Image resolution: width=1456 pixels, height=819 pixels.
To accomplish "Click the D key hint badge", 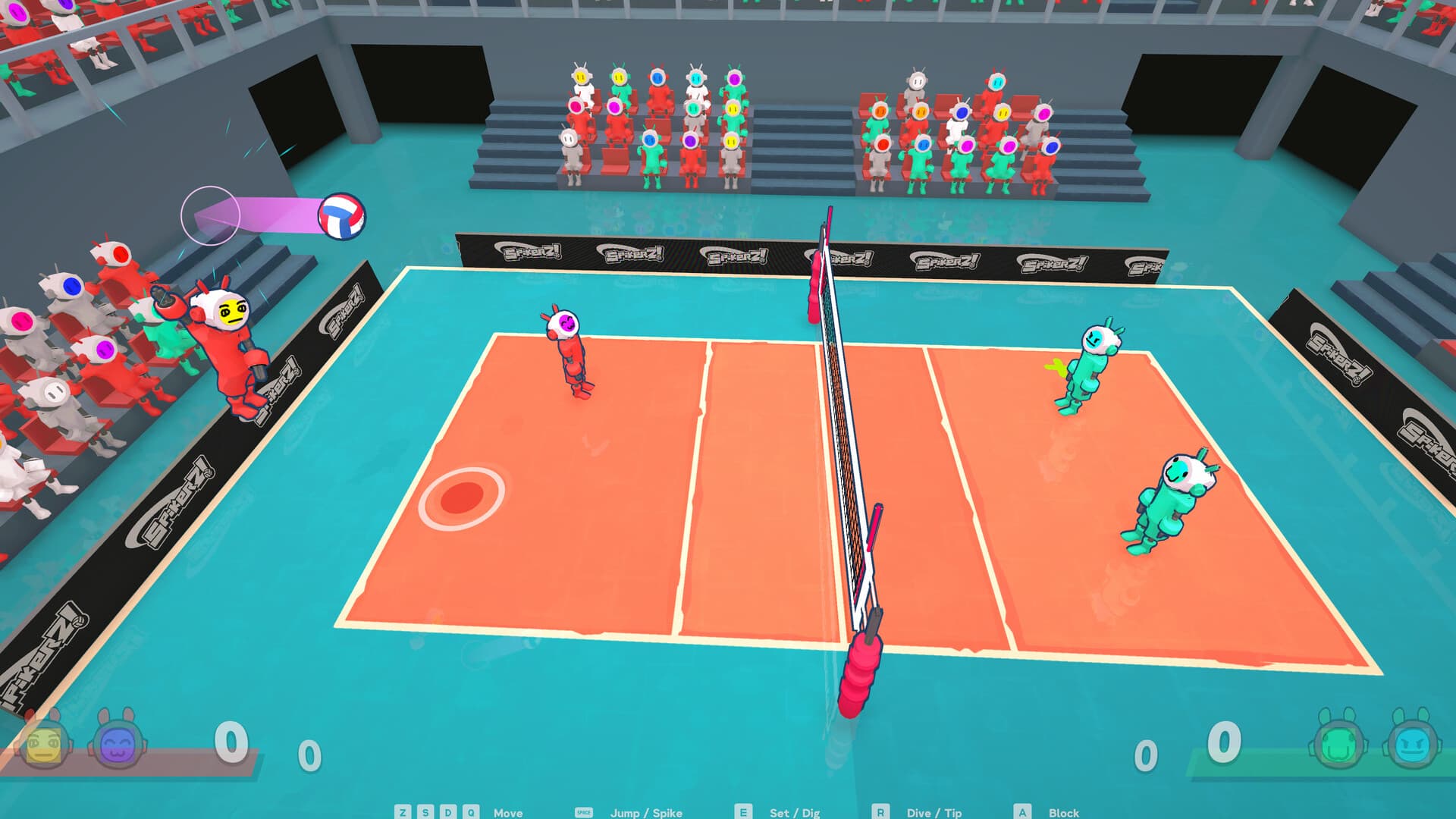I will pyautogui.click(x=447, y=812).
